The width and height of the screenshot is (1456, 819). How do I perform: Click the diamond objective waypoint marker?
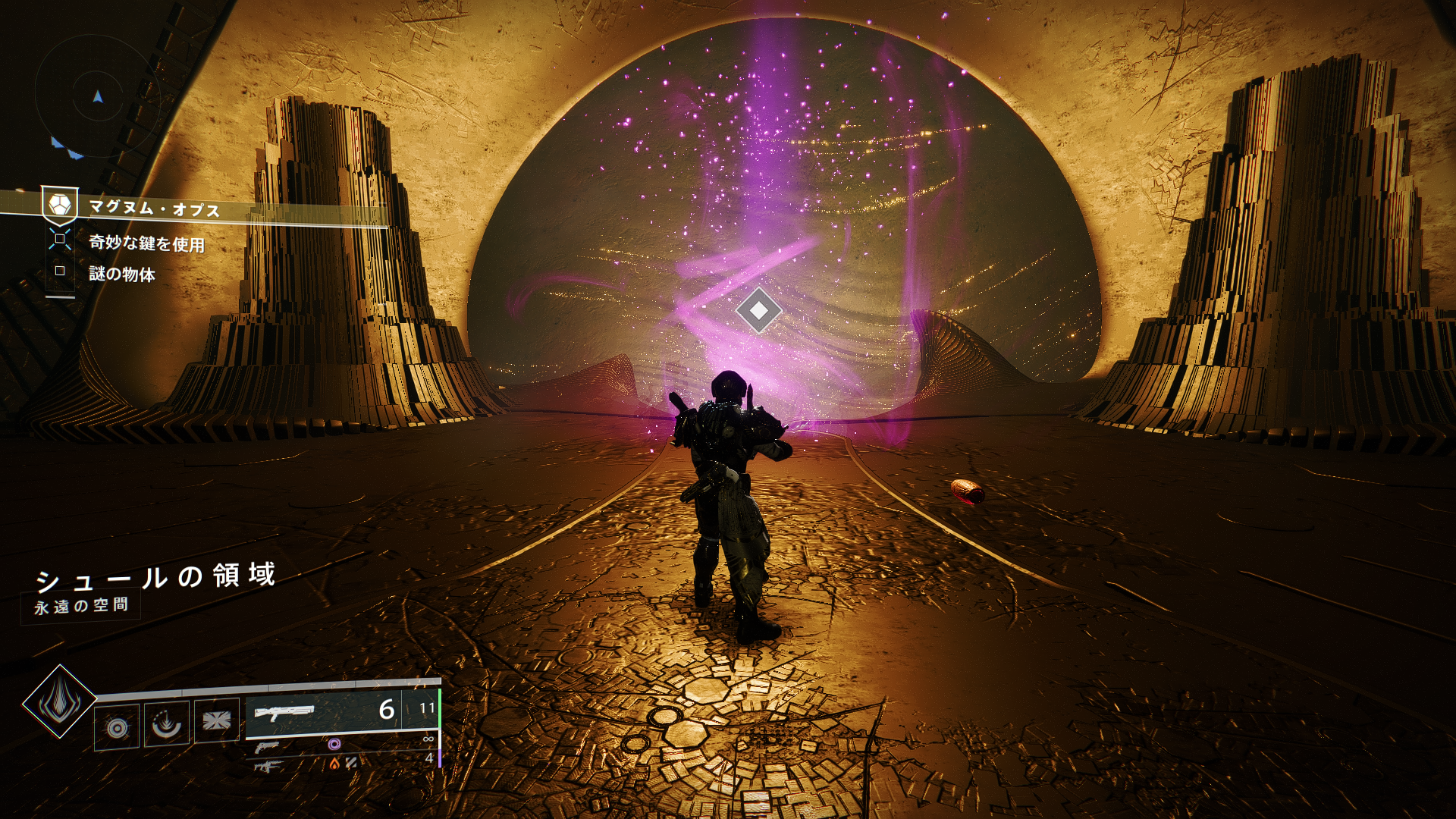[x=758, y=310]
